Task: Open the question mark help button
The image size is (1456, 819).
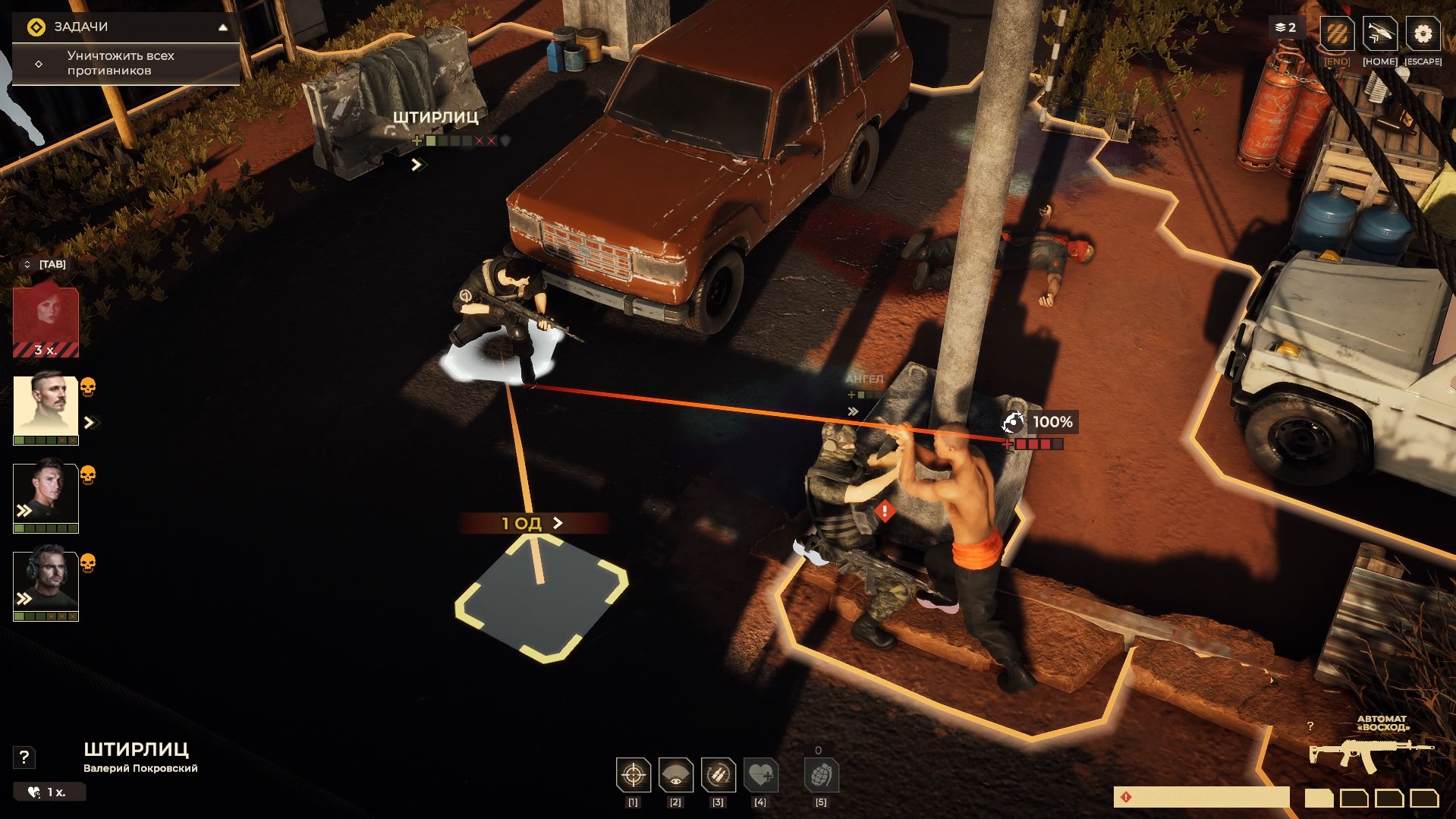Action: 24,757
